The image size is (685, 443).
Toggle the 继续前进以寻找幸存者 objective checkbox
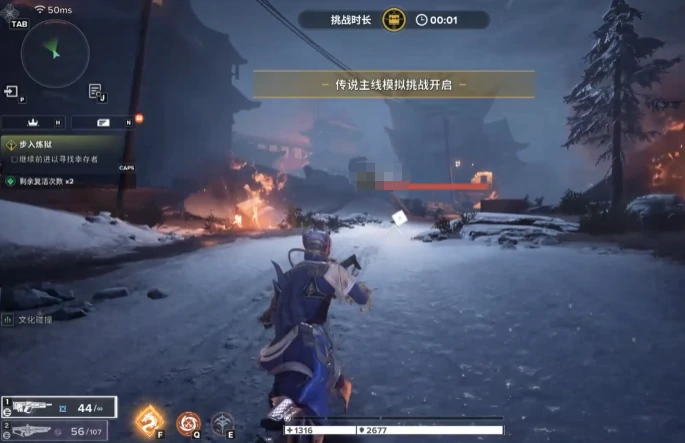[x=14, y=159]
